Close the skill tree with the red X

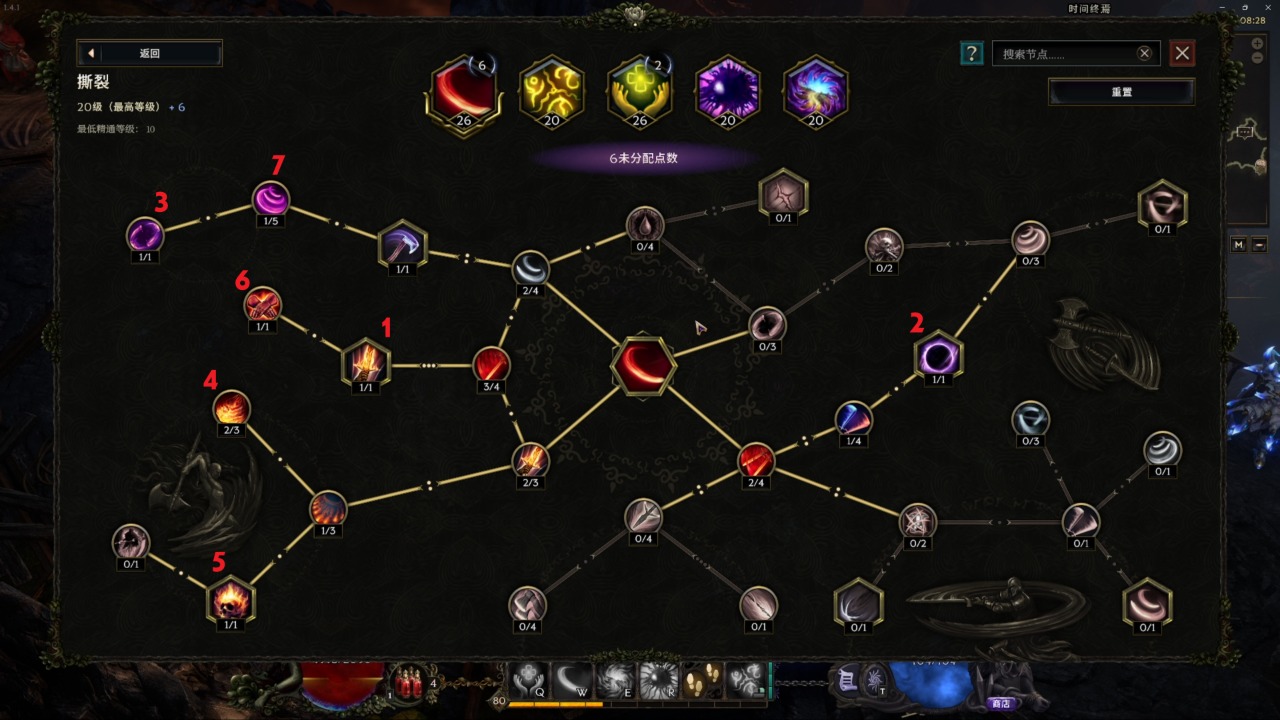[1182, 53]
